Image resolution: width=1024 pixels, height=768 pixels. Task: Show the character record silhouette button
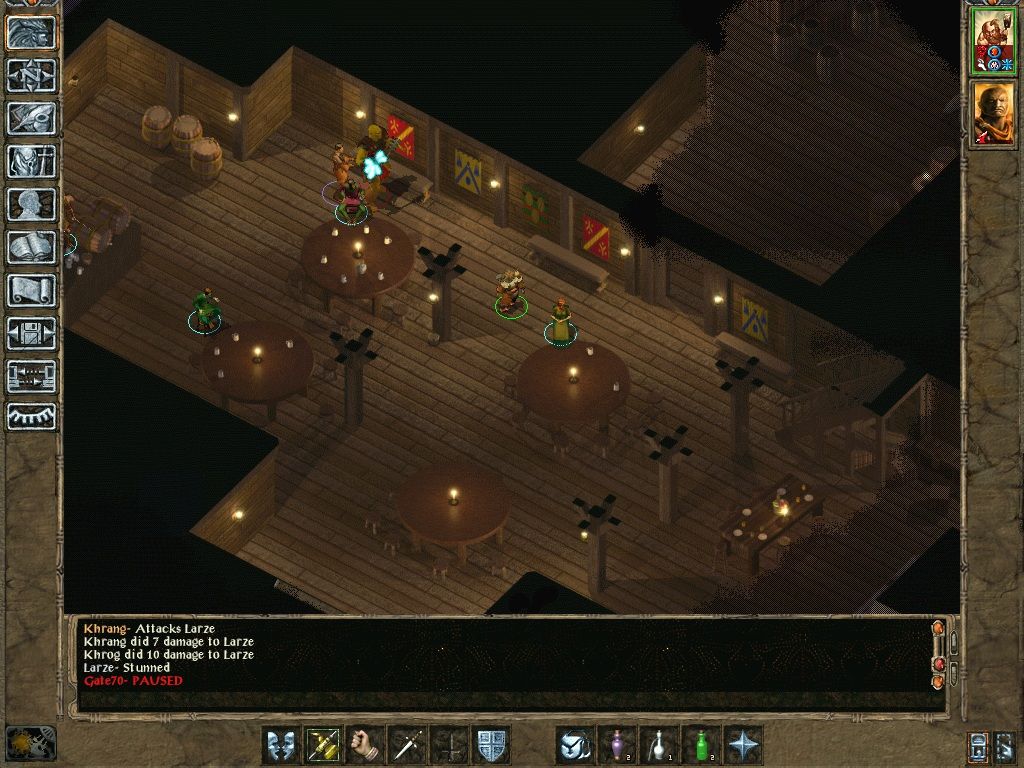click(x=31, y=204)
